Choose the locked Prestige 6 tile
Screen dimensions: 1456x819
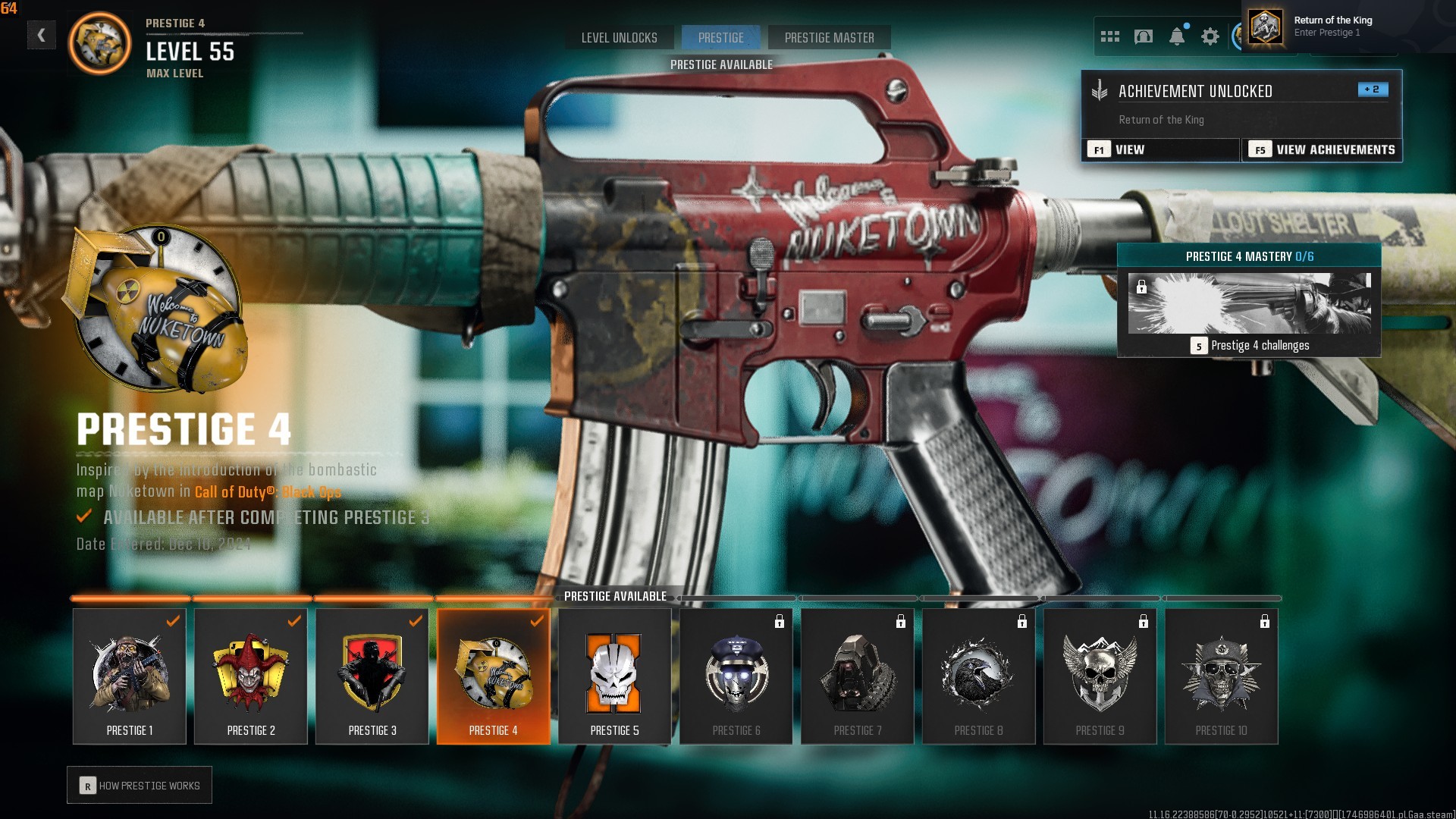(736, 676)
